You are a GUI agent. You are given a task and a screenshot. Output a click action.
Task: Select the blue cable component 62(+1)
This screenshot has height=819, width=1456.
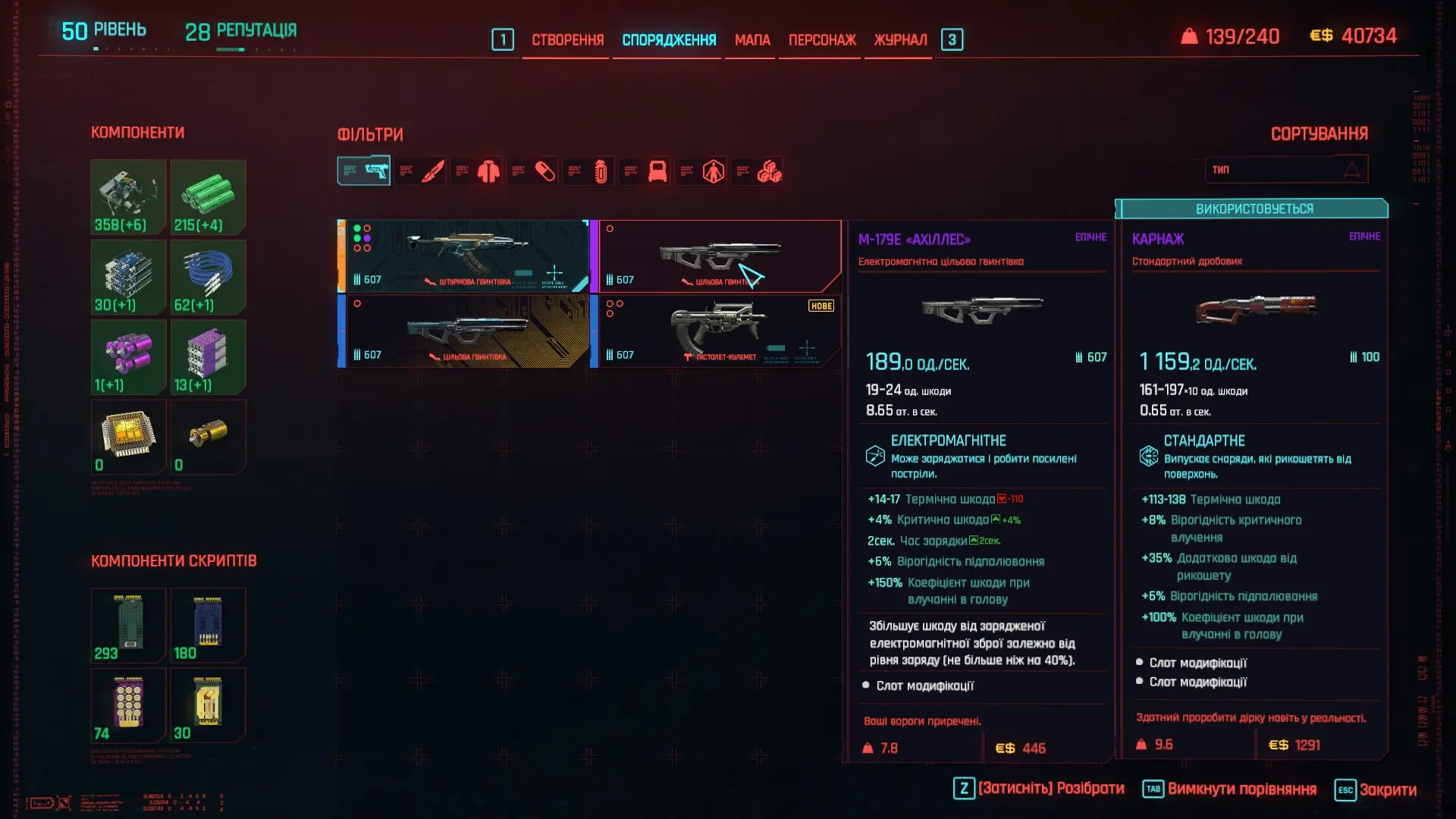pyautogui.click(x=208, y=277)
